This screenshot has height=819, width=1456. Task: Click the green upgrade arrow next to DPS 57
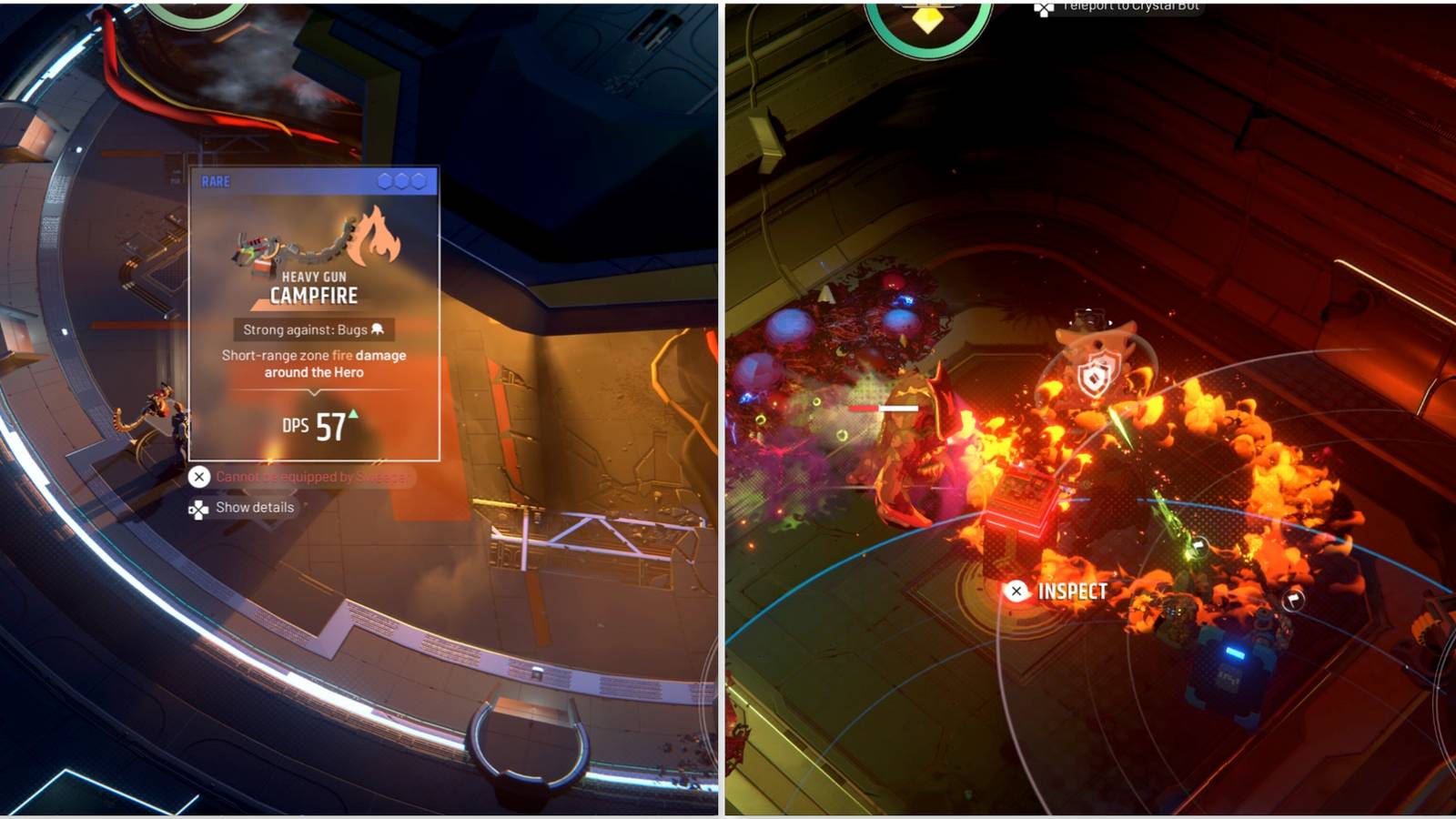tap(352, 414)
